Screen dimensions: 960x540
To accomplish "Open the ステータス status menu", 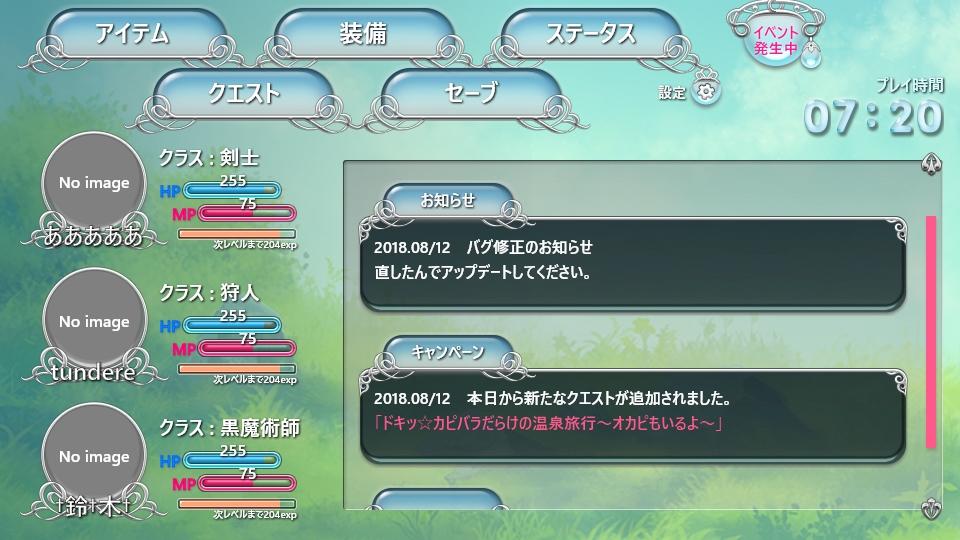I will click(x=590, y=33).
